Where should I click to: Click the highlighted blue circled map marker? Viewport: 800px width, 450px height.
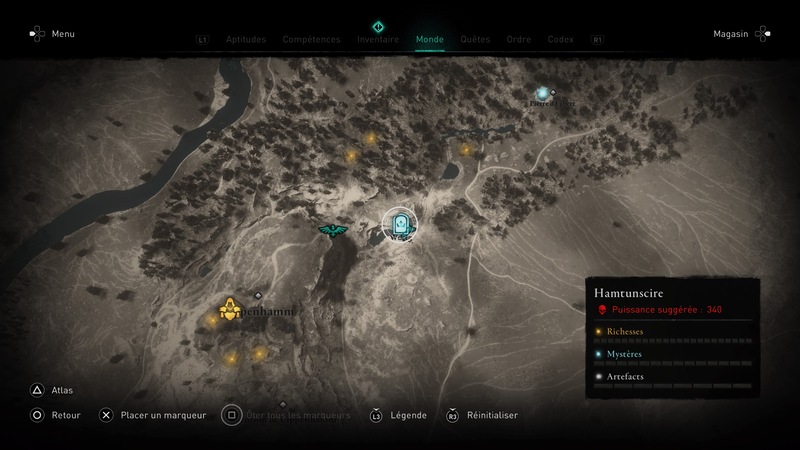pos(401,225)
